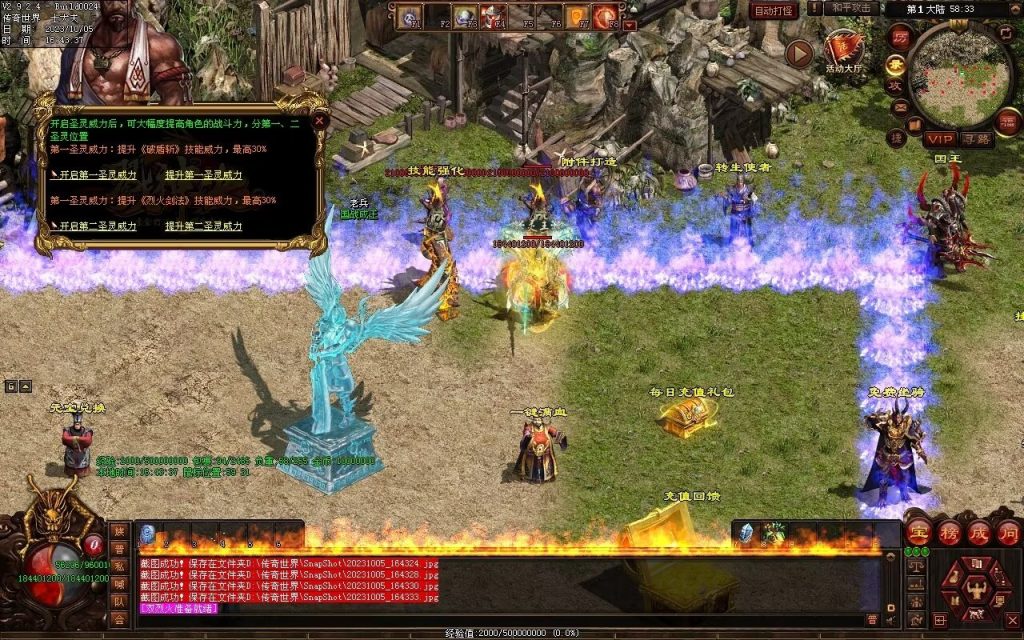Switch chat to 队 team channel
The width and height of the screenshot is (1024, 640).
tap(119, 602)
